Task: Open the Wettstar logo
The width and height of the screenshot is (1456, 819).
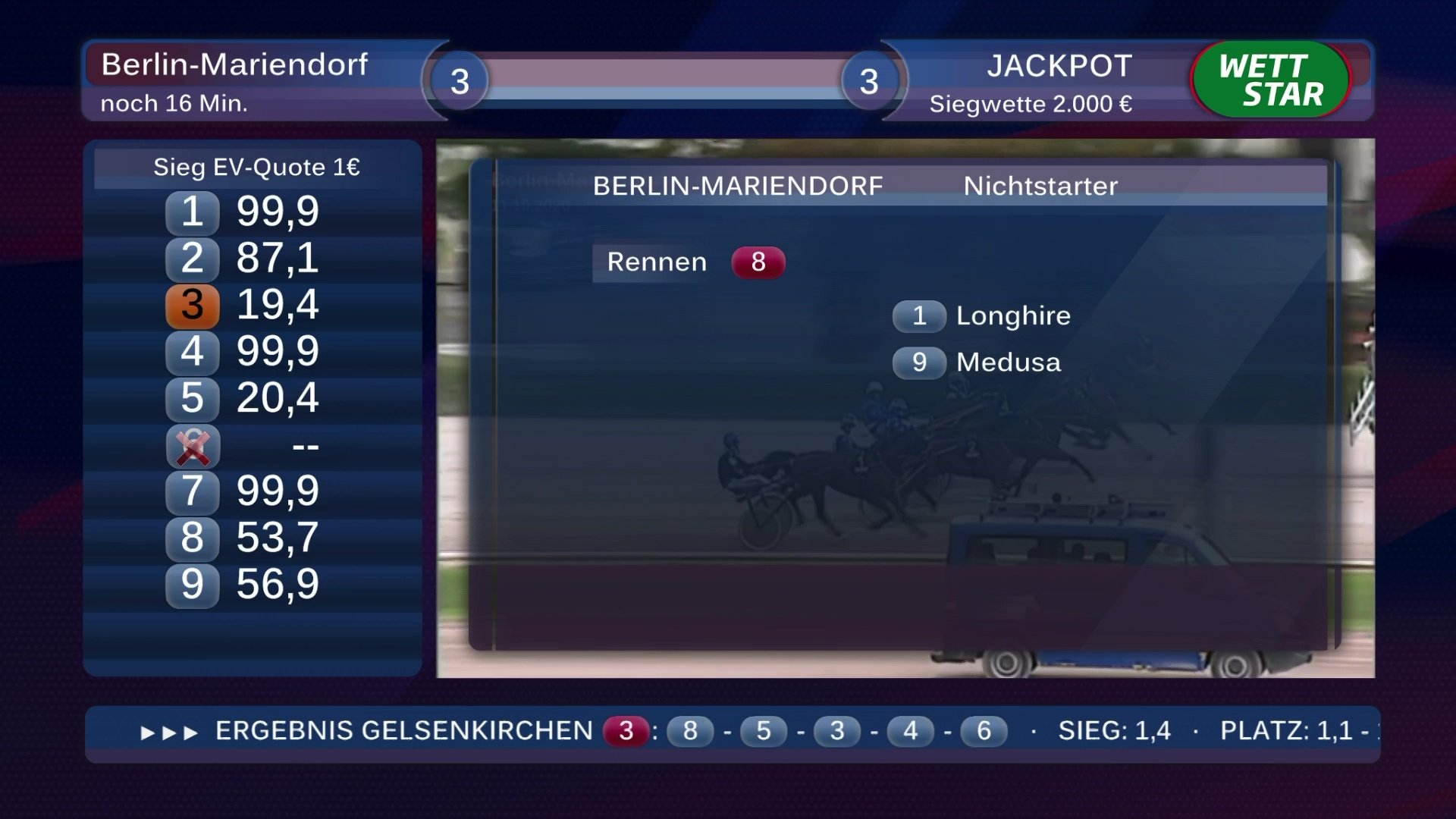Action: [x=1270, y=80]
